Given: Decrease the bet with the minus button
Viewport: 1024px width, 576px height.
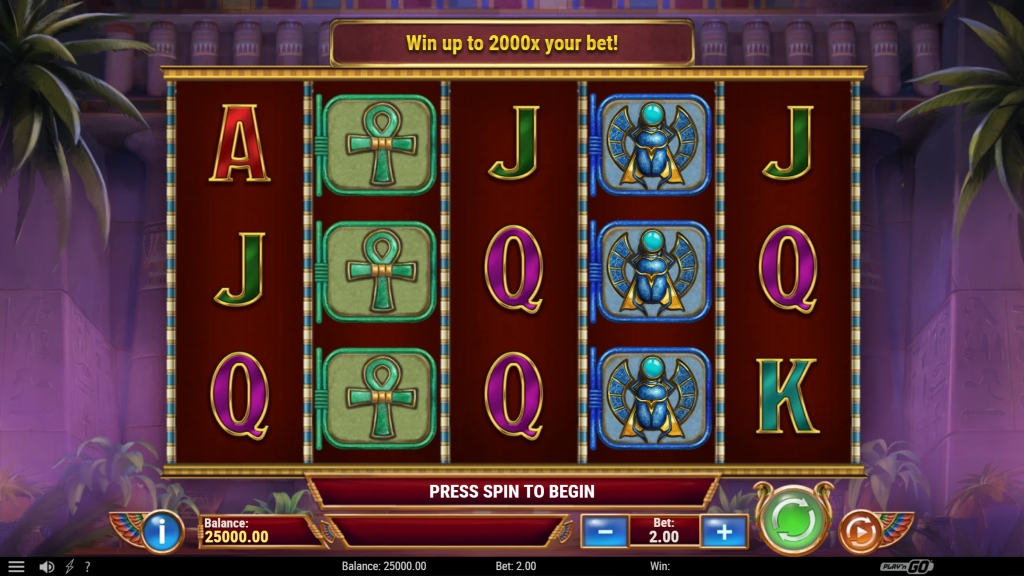Looking at the screenshot, I should (604, 532).
